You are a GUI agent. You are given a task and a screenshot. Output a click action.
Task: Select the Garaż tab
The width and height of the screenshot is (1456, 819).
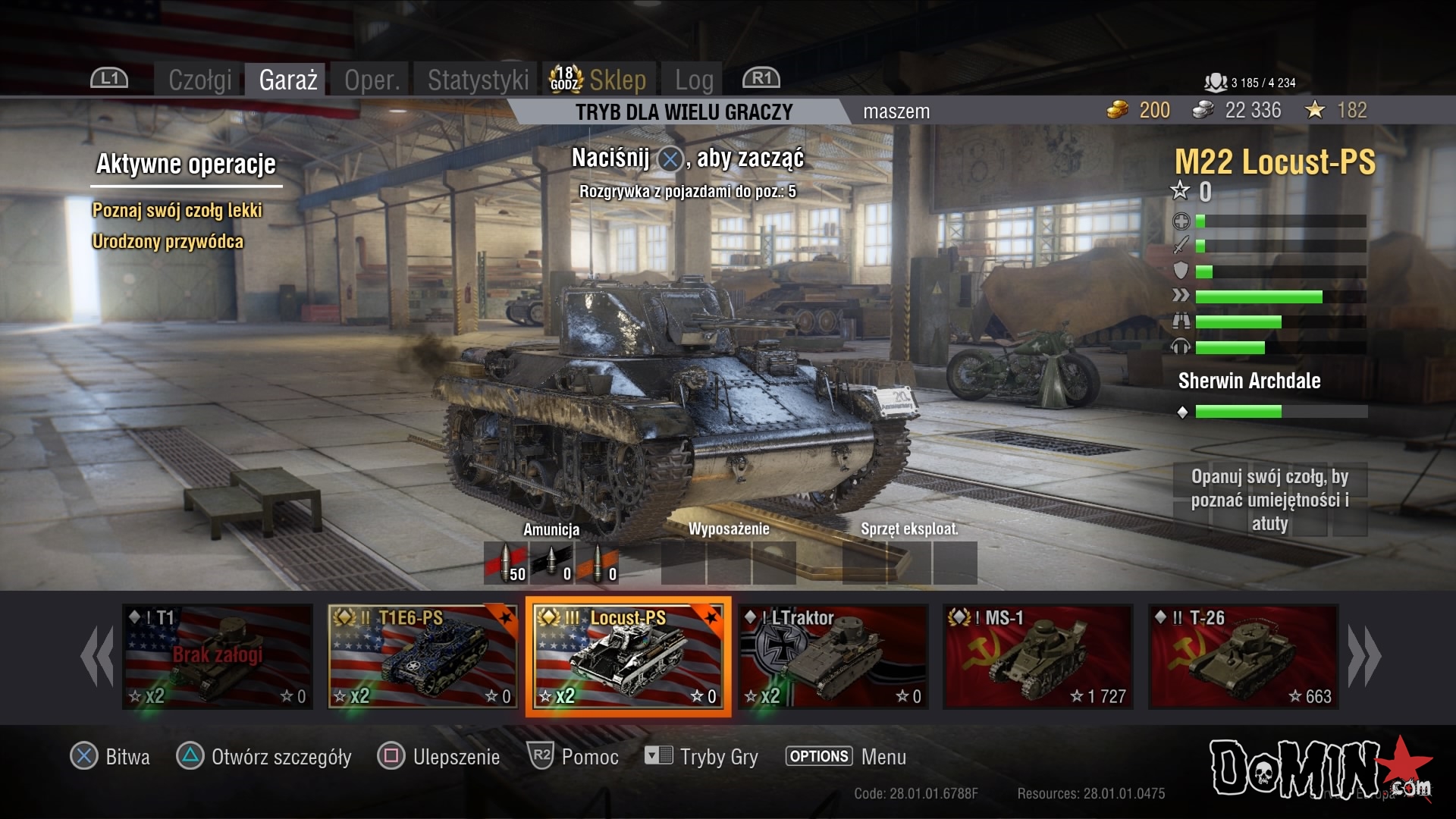click(287, 80)
